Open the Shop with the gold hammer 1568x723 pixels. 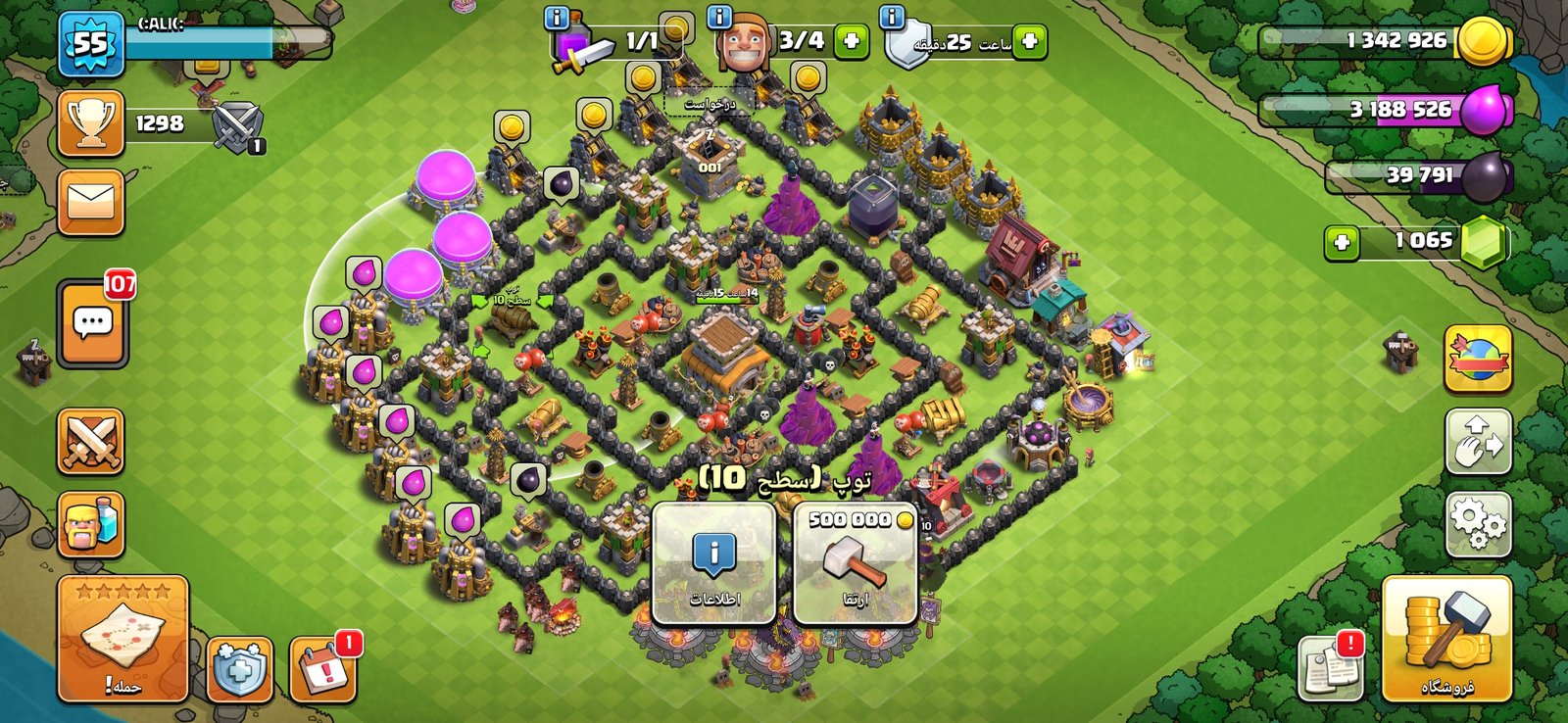click(1446, 639)
